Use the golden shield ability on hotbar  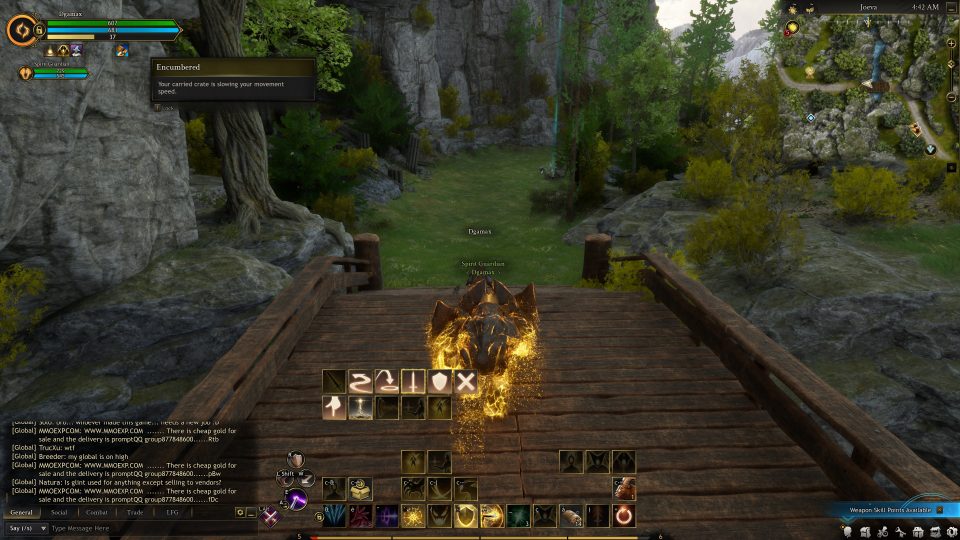[465, 516]
